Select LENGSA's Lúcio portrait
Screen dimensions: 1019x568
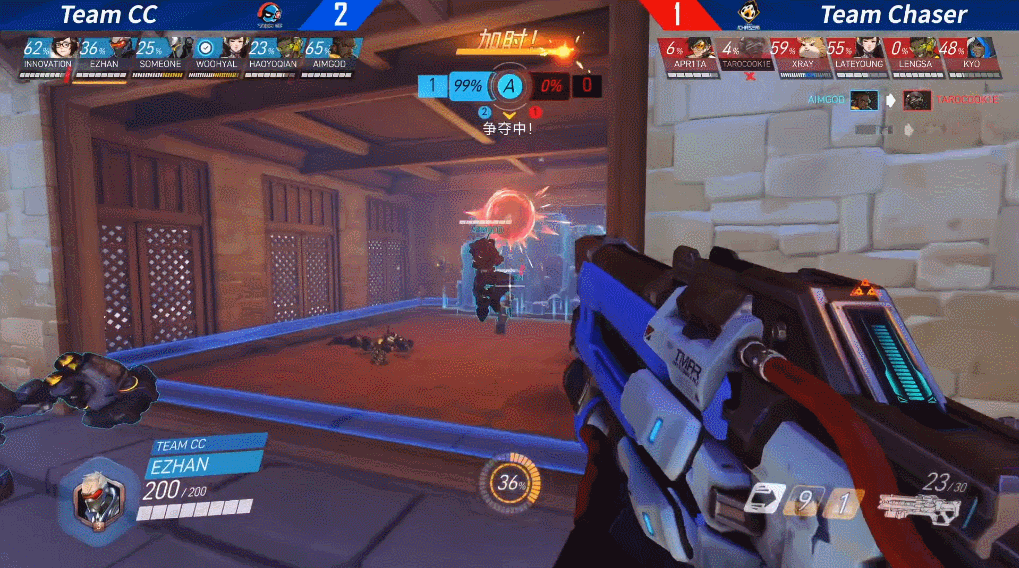tap(925, 48)
